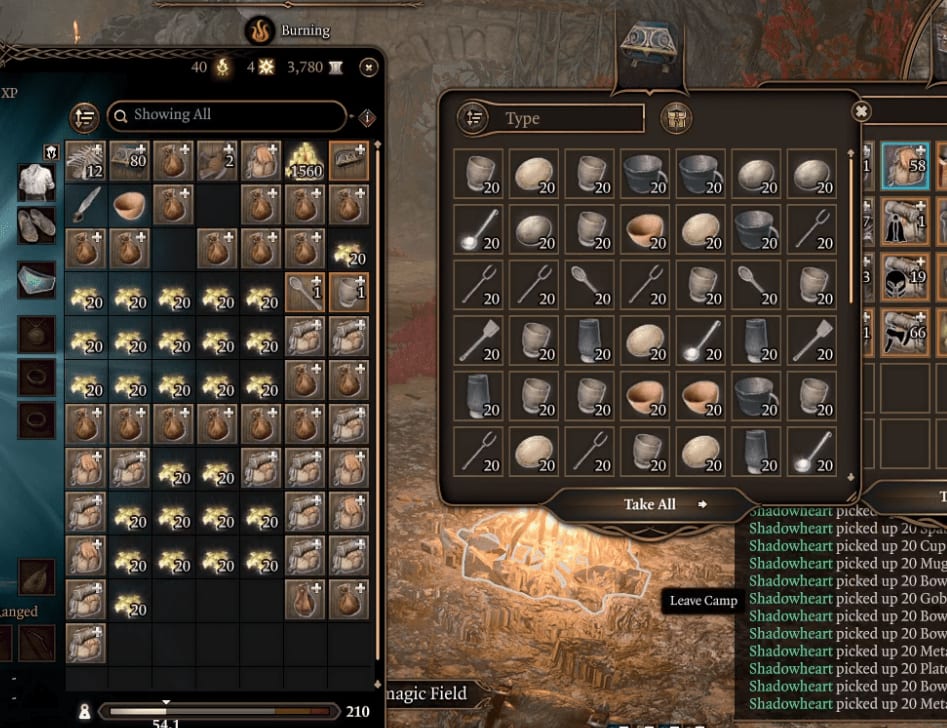Open the sort button left of Type field
The height and width of the screenshot is (728, 947).
(473, 119)
